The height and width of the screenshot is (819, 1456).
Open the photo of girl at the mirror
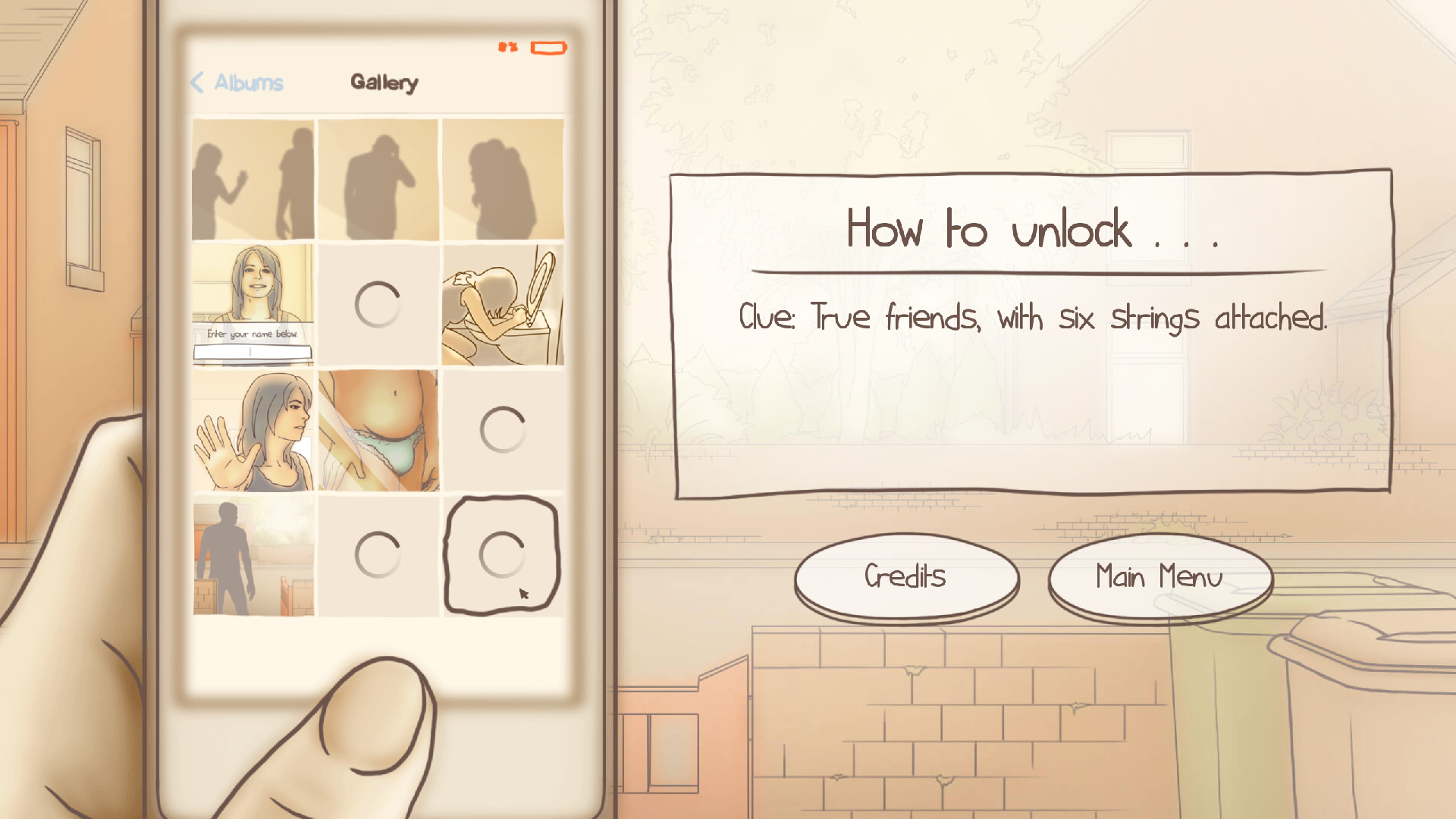tap(502, 302)
